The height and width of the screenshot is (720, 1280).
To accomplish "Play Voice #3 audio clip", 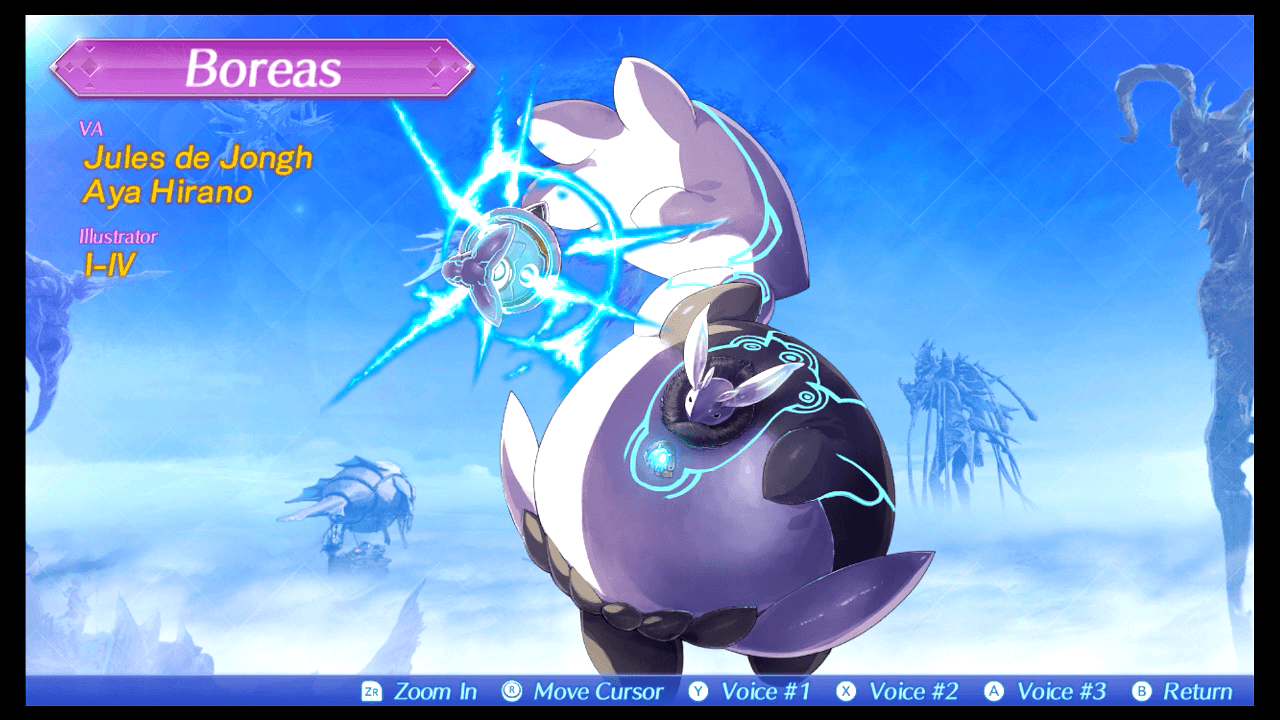I will pos(1060,690).
